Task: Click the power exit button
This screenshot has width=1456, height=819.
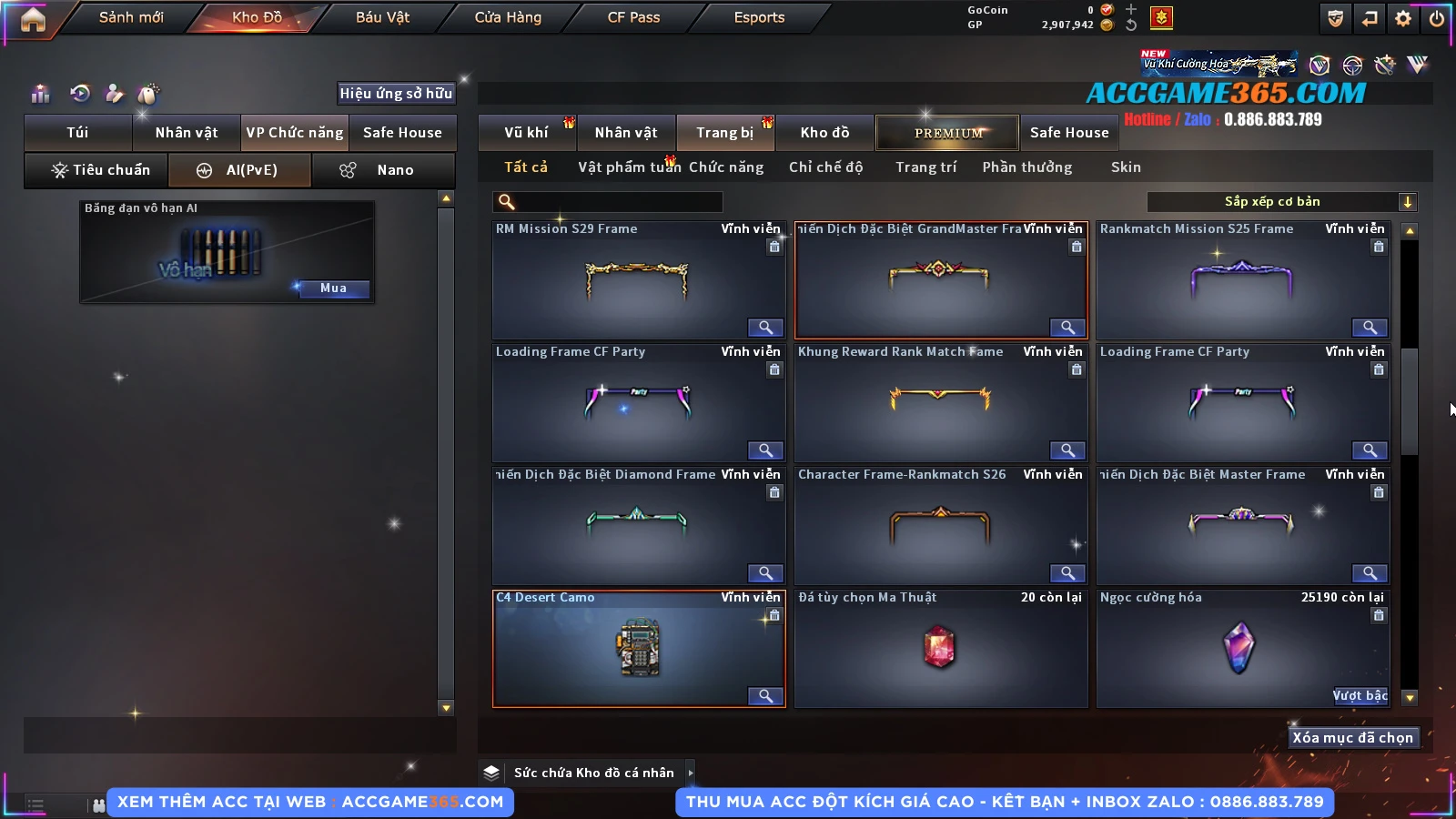Action: (1436, 18)
